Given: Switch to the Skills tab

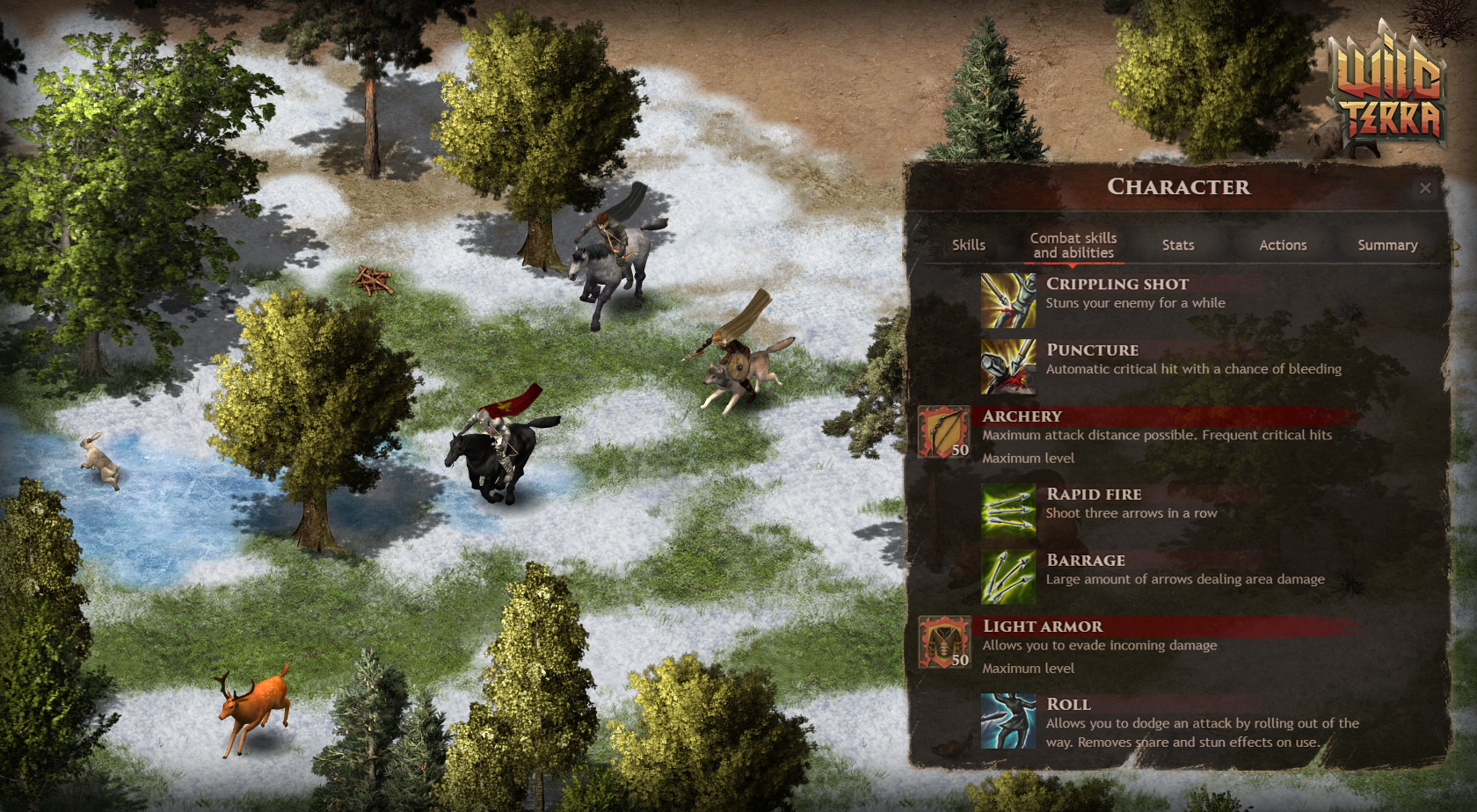Looking at the screenshot, I should click(968, 245).
